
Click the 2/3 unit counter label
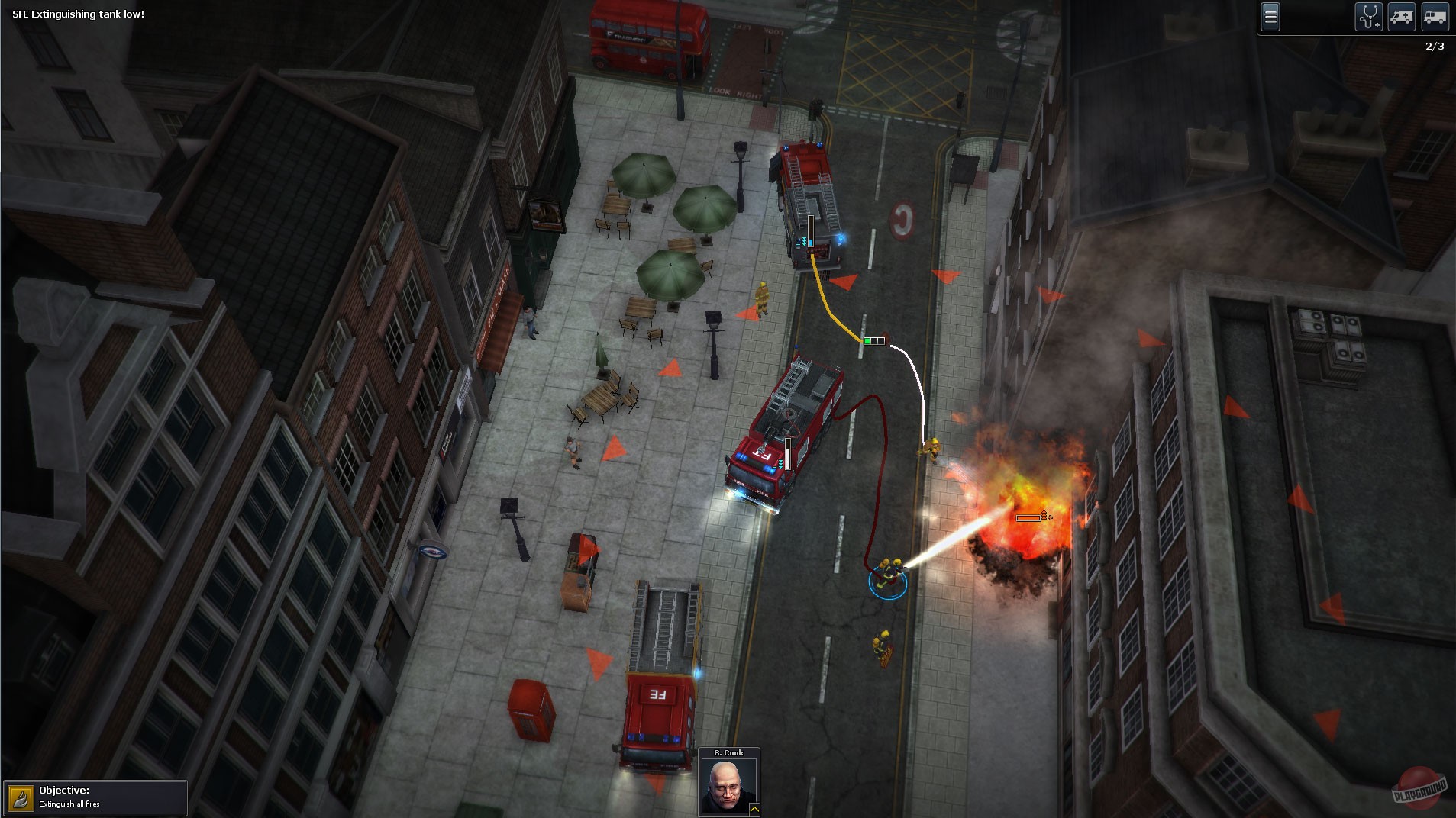tap(1435, 46)
